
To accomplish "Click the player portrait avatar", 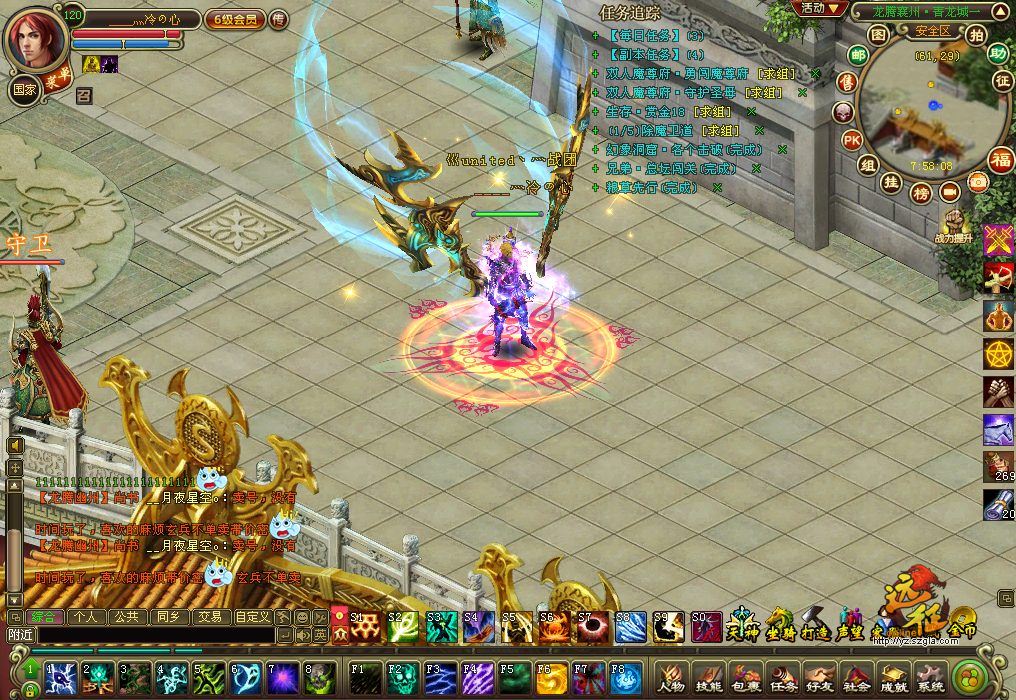I will [36, 36].
